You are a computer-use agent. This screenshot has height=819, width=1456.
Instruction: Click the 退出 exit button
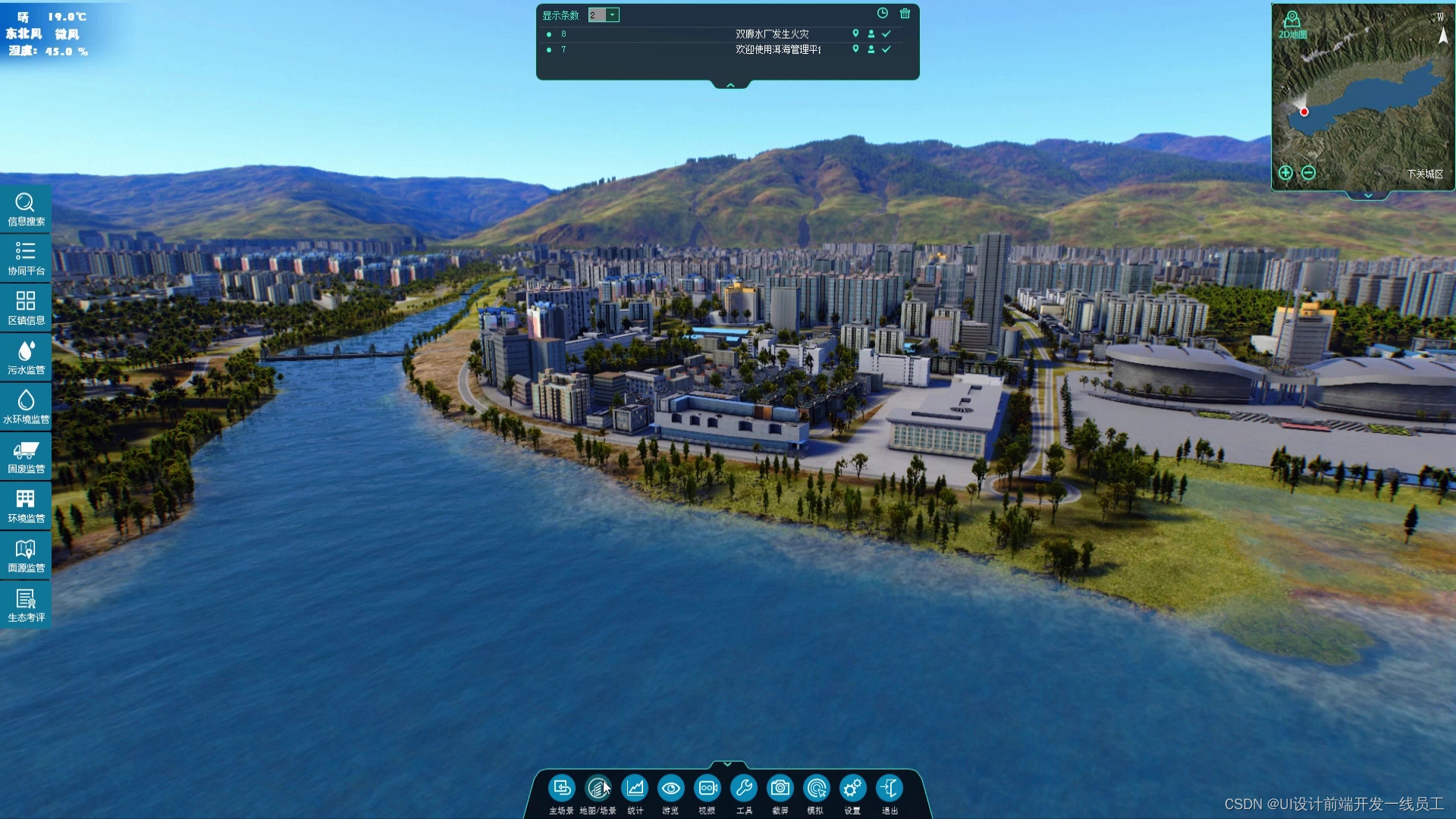tap(889, 789)
